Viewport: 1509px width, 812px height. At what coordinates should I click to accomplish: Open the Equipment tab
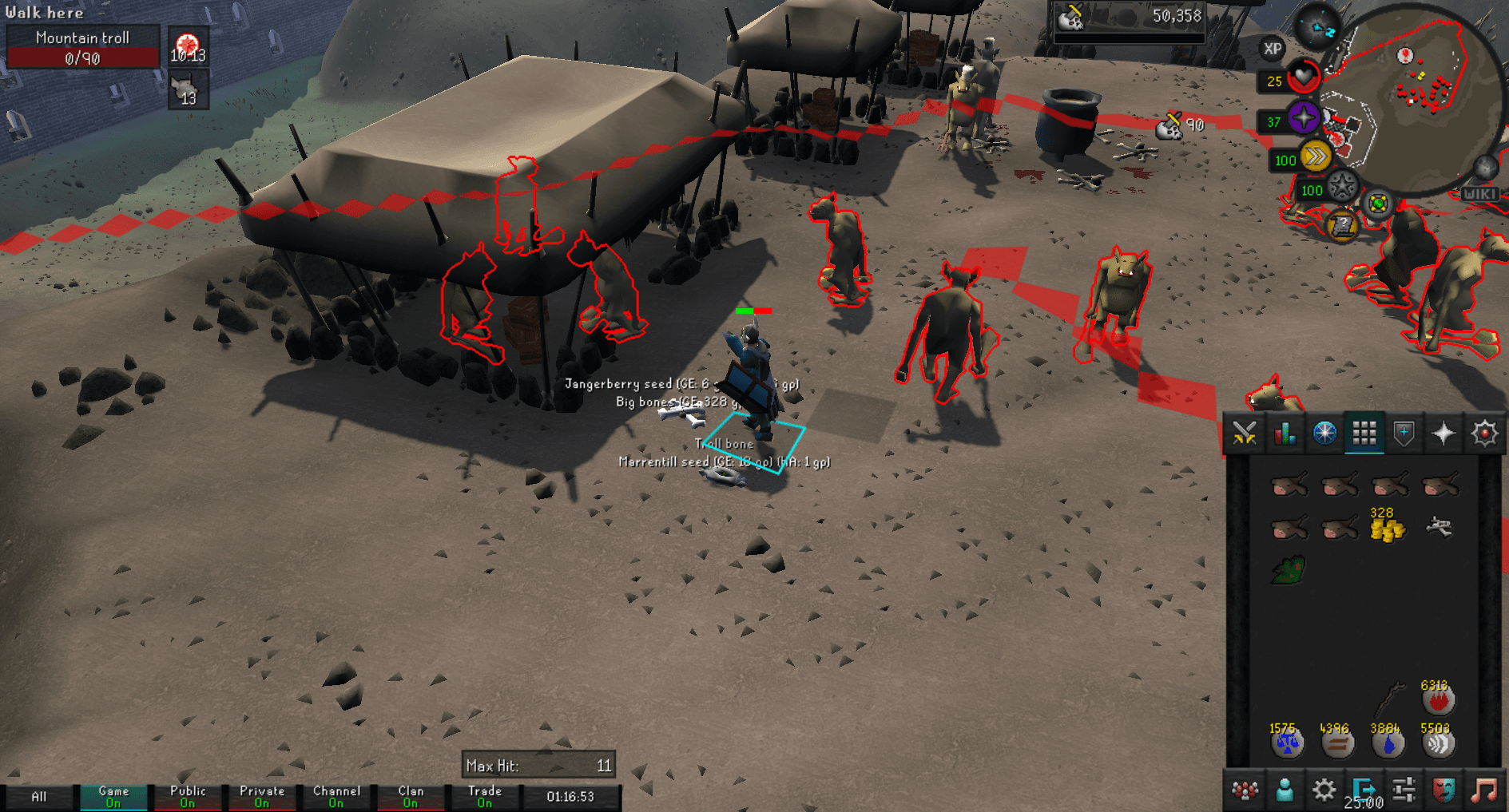1404,434
